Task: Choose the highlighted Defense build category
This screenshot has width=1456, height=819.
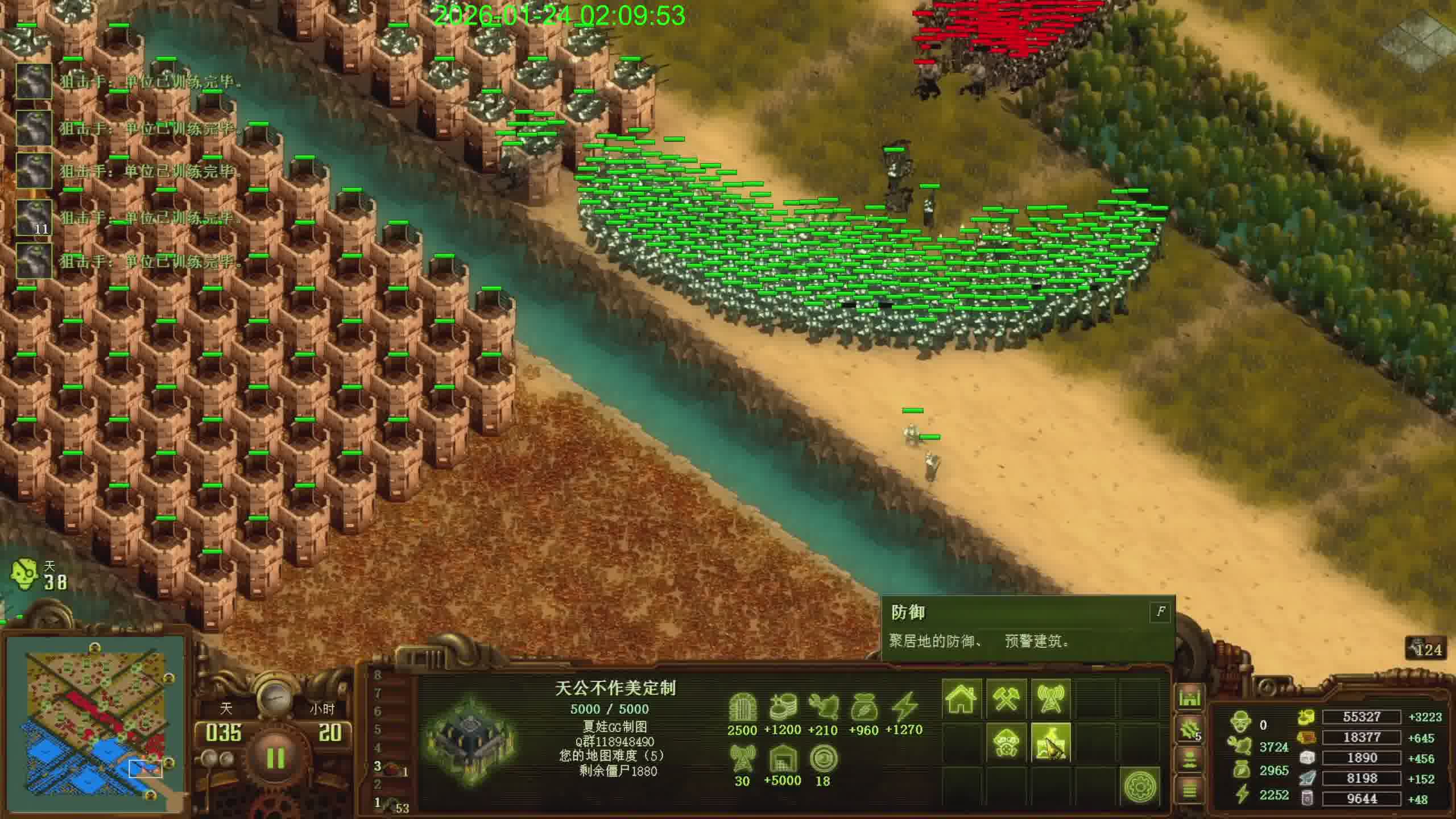Action: [x=1050, y=743]
